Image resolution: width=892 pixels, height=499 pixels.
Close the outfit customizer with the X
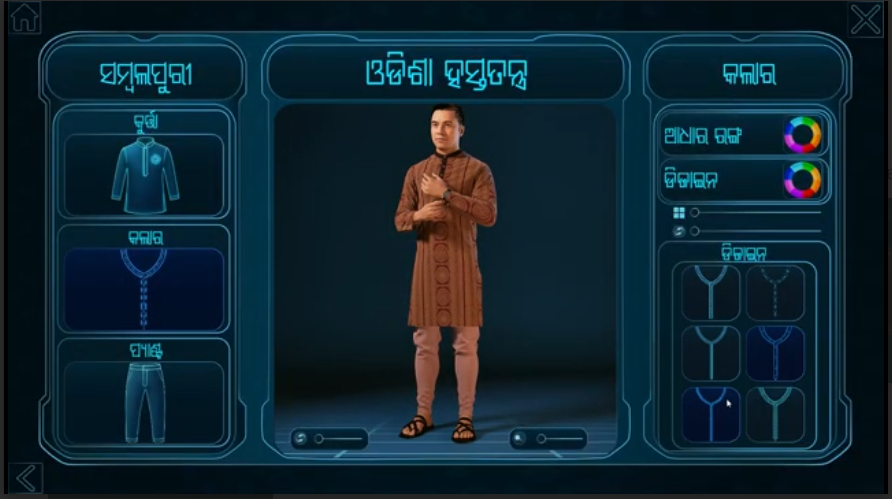865,19
